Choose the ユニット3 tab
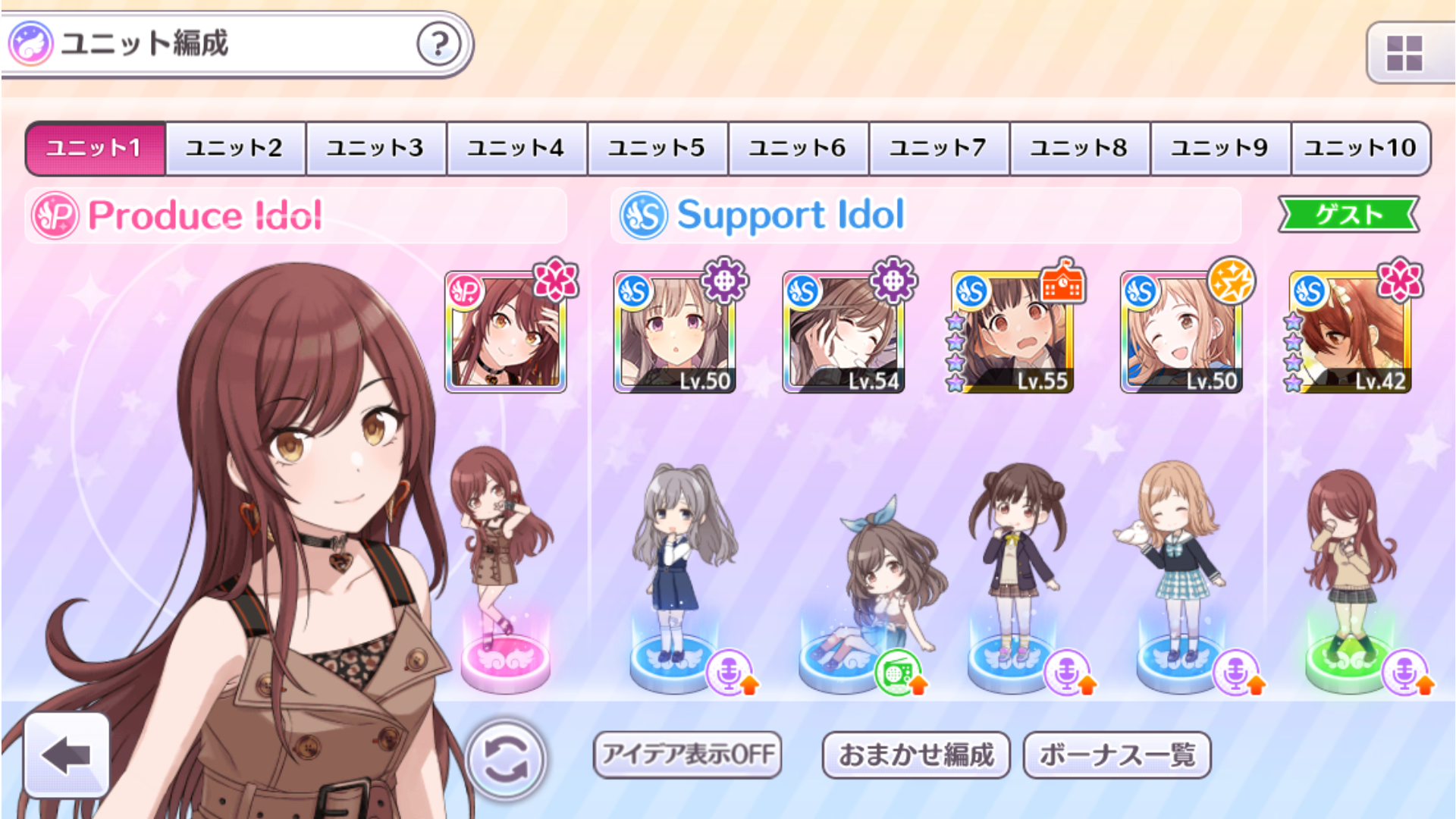1456x819 pixels. tap(375, 148)
